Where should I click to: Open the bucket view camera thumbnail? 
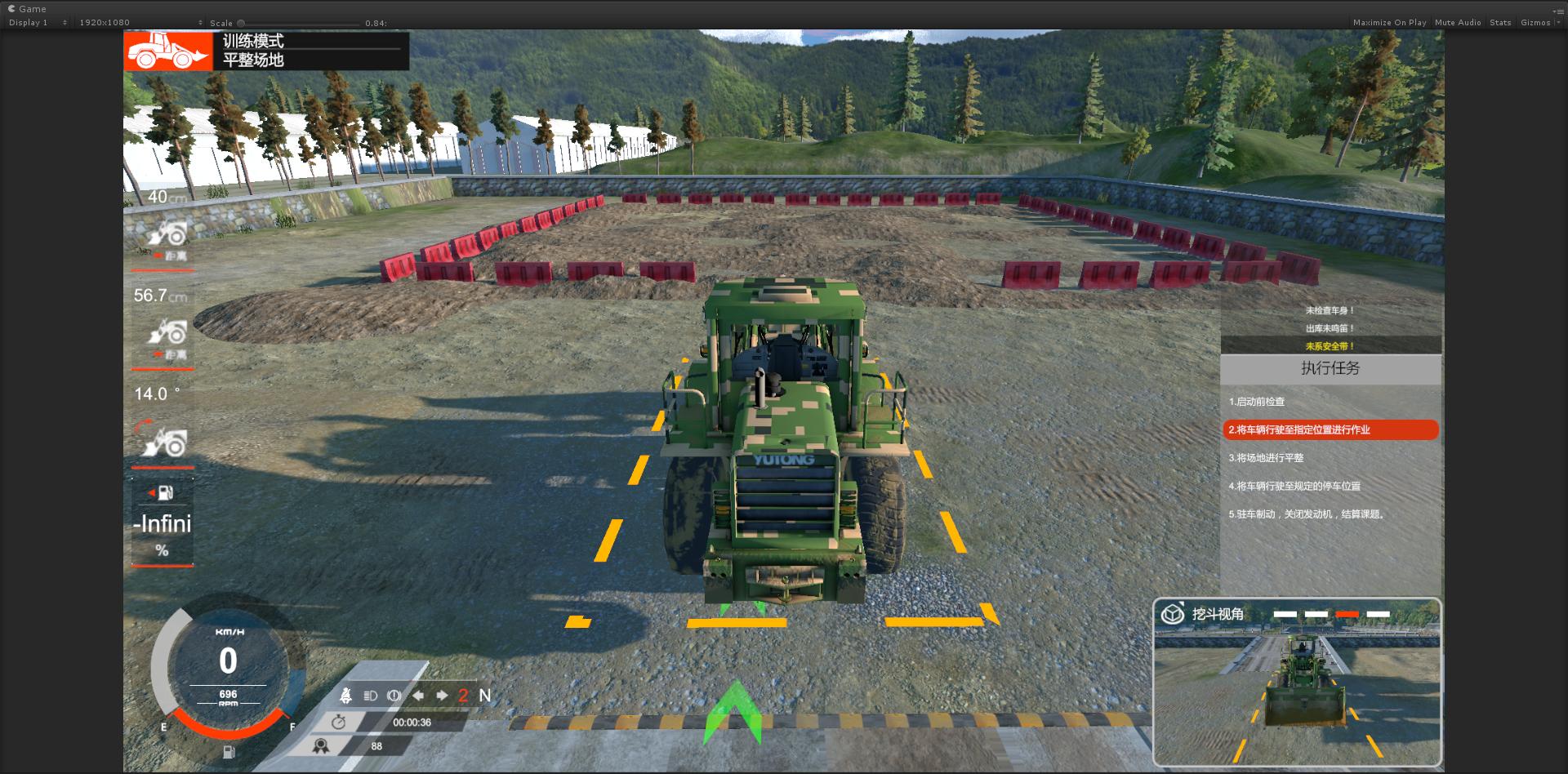pos(1297,694)
